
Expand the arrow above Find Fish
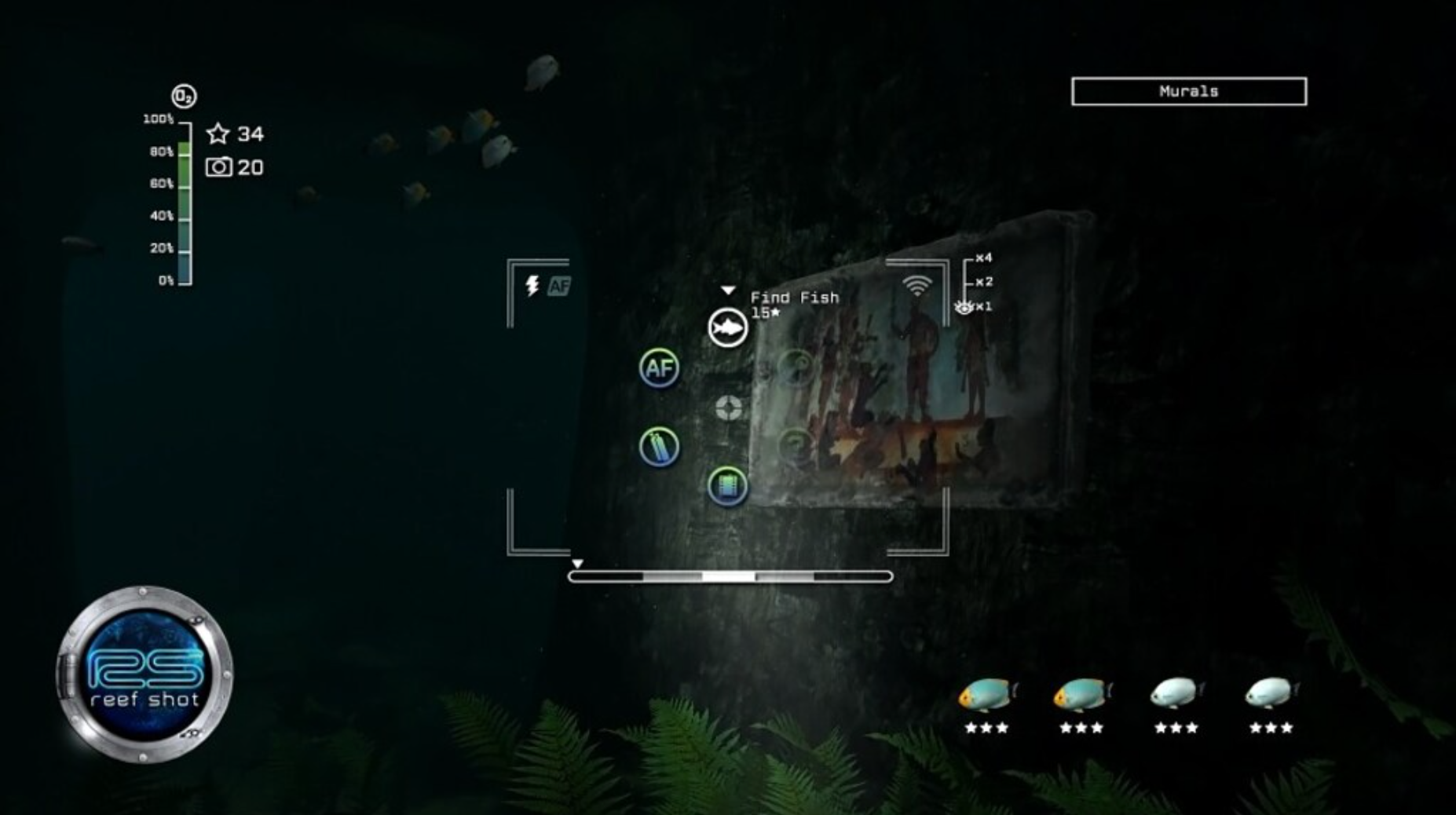[726, 289]
